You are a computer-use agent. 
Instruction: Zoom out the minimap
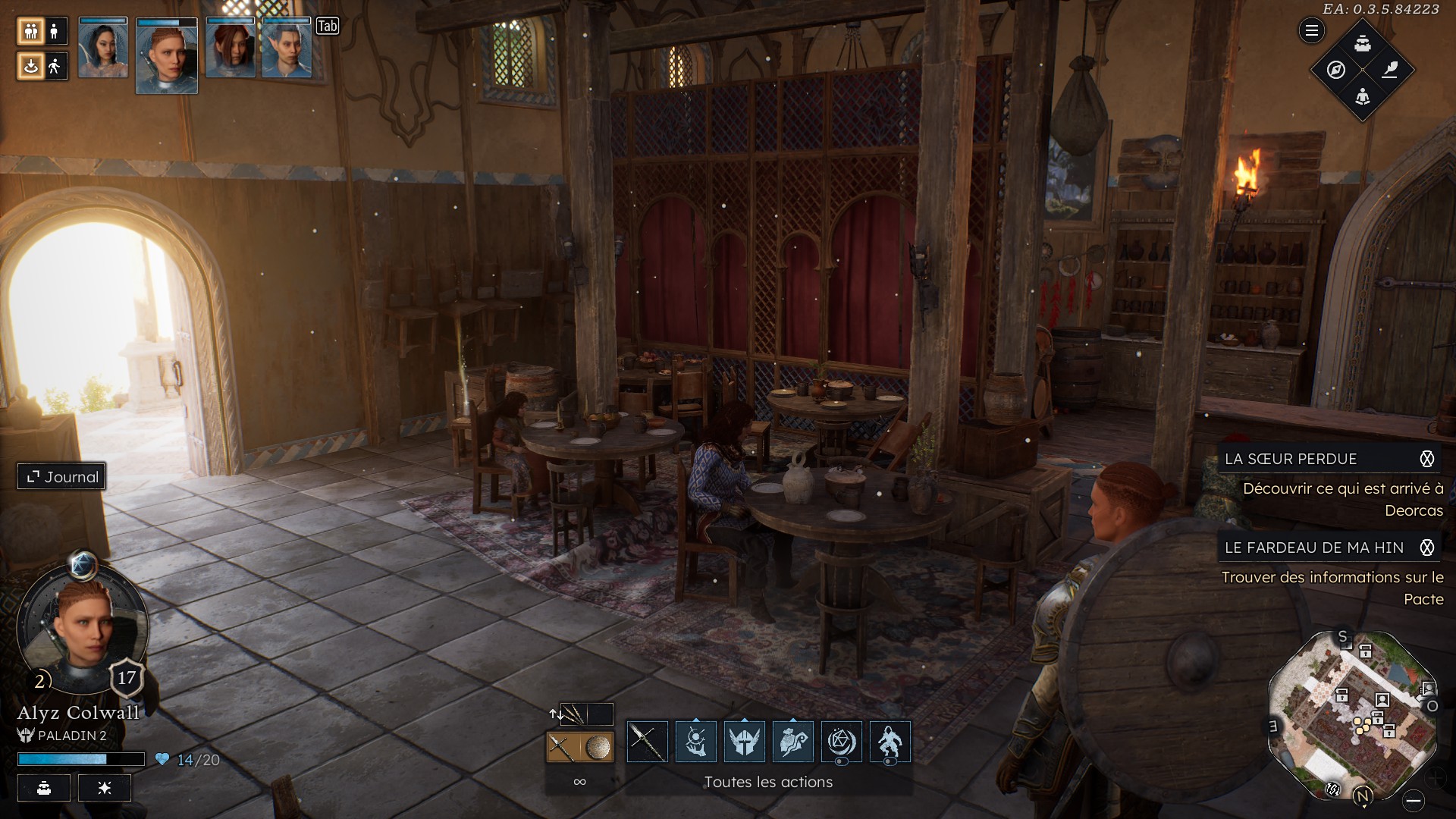coord(1413,801)
